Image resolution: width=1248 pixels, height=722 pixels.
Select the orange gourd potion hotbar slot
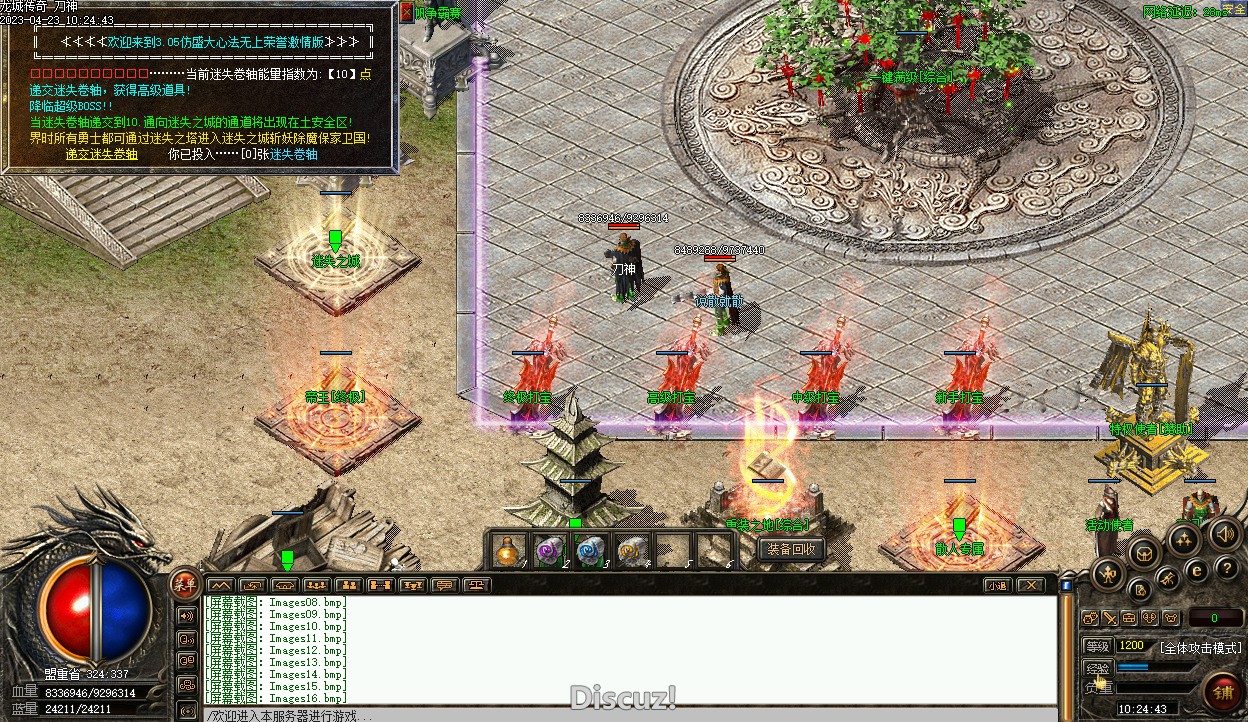tap(510, 550)
